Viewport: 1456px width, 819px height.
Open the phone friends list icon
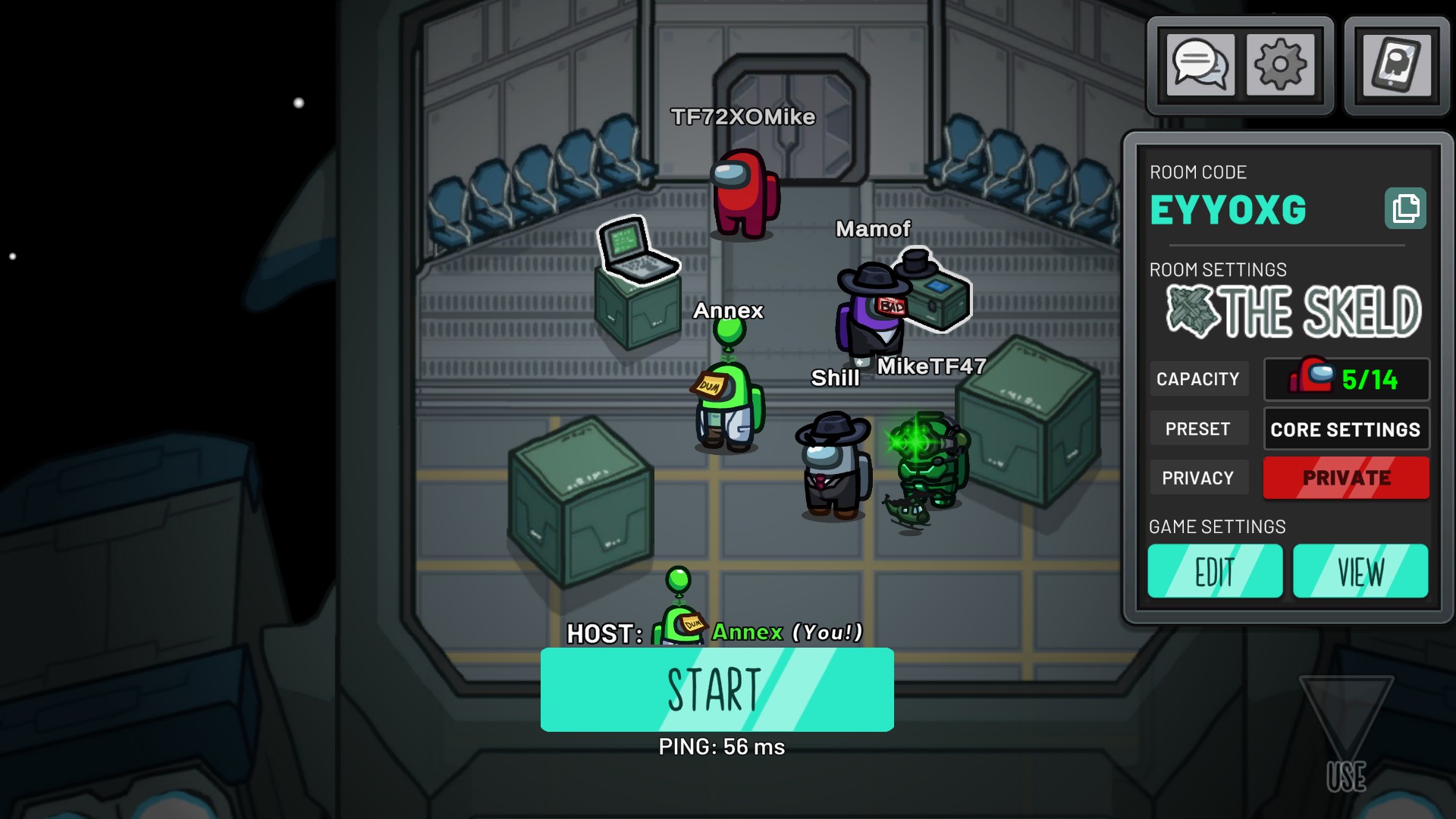click(1397, 64)
